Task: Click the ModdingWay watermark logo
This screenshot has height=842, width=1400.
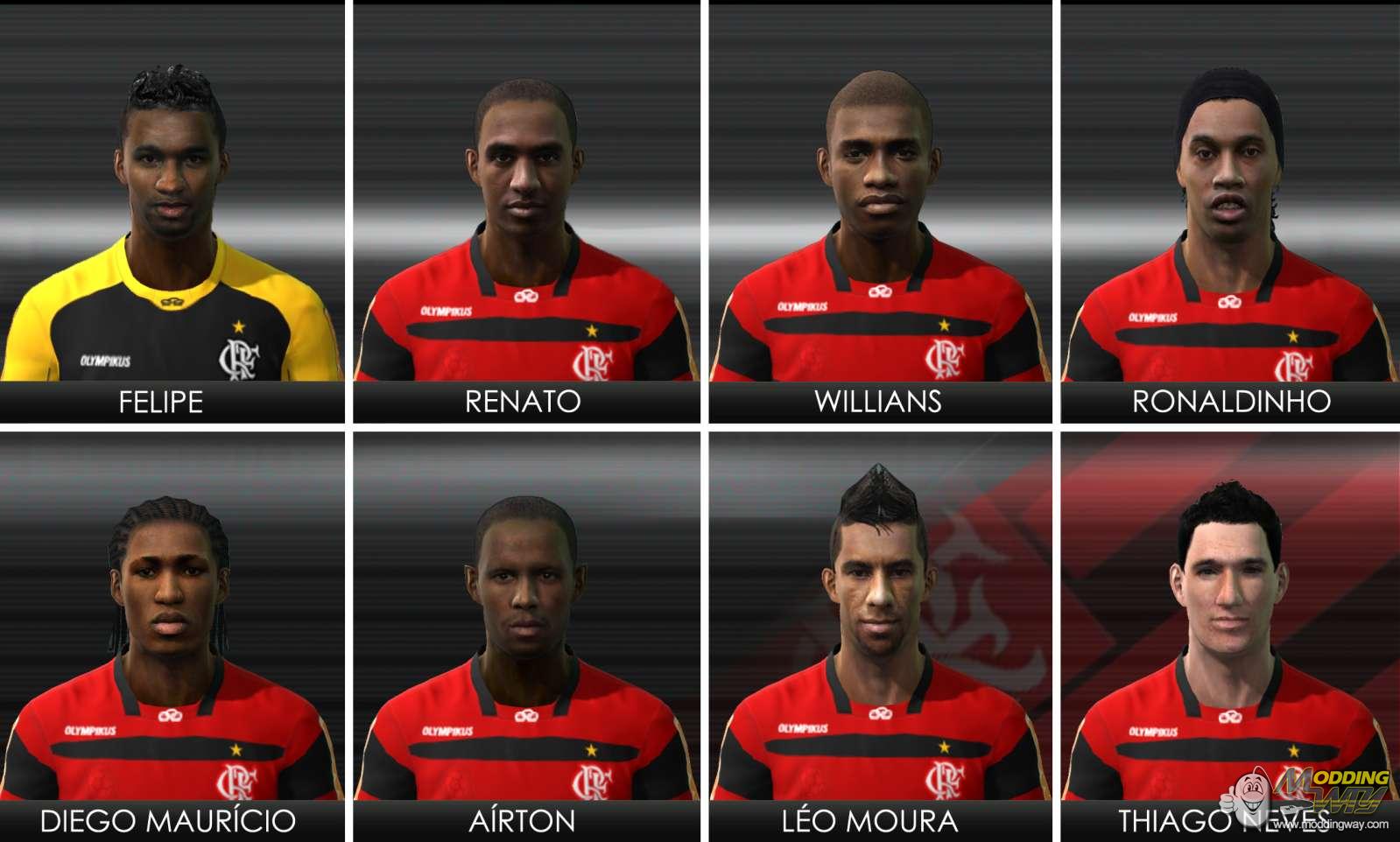Action: click(x=1313, y=795)
